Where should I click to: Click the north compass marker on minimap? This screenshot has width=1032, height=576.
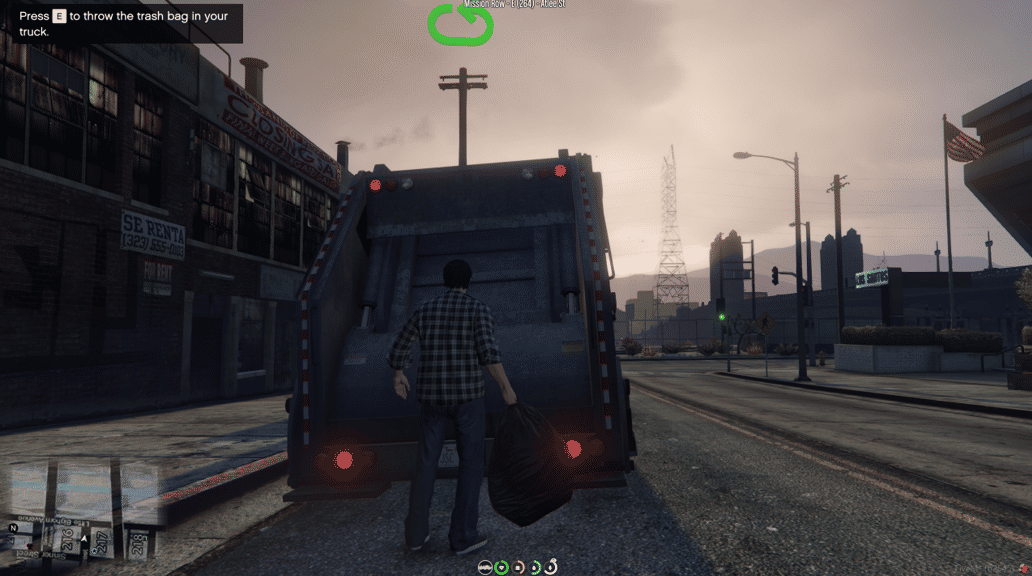[14, 528]
